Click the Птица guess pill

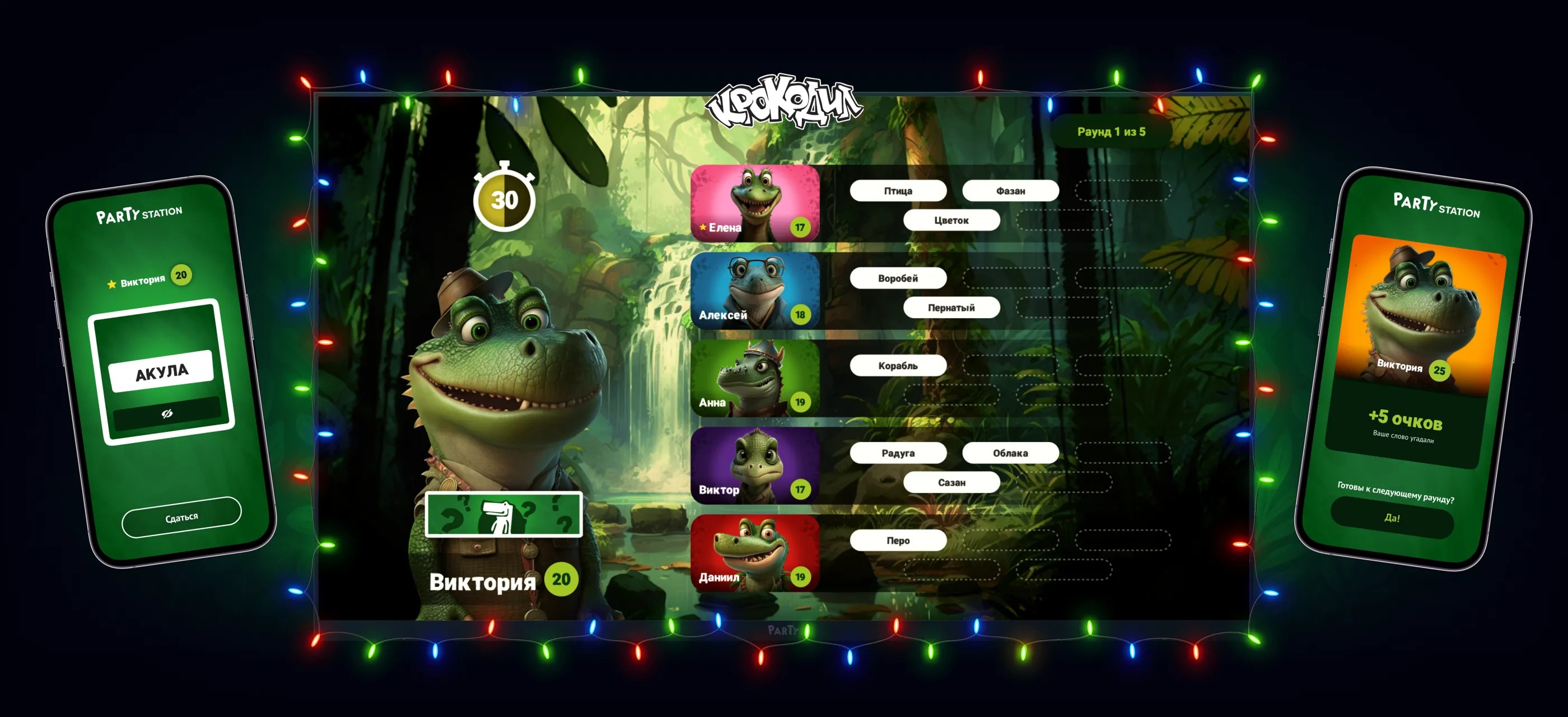(898, 191)
